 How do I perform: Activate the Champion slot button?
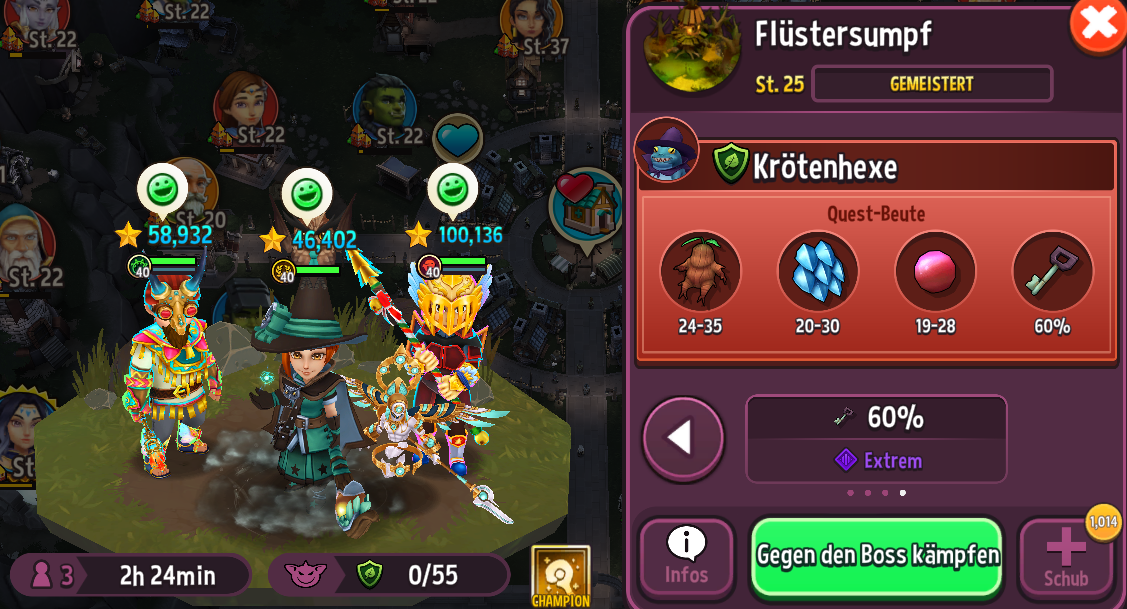(x=560, y=577)
